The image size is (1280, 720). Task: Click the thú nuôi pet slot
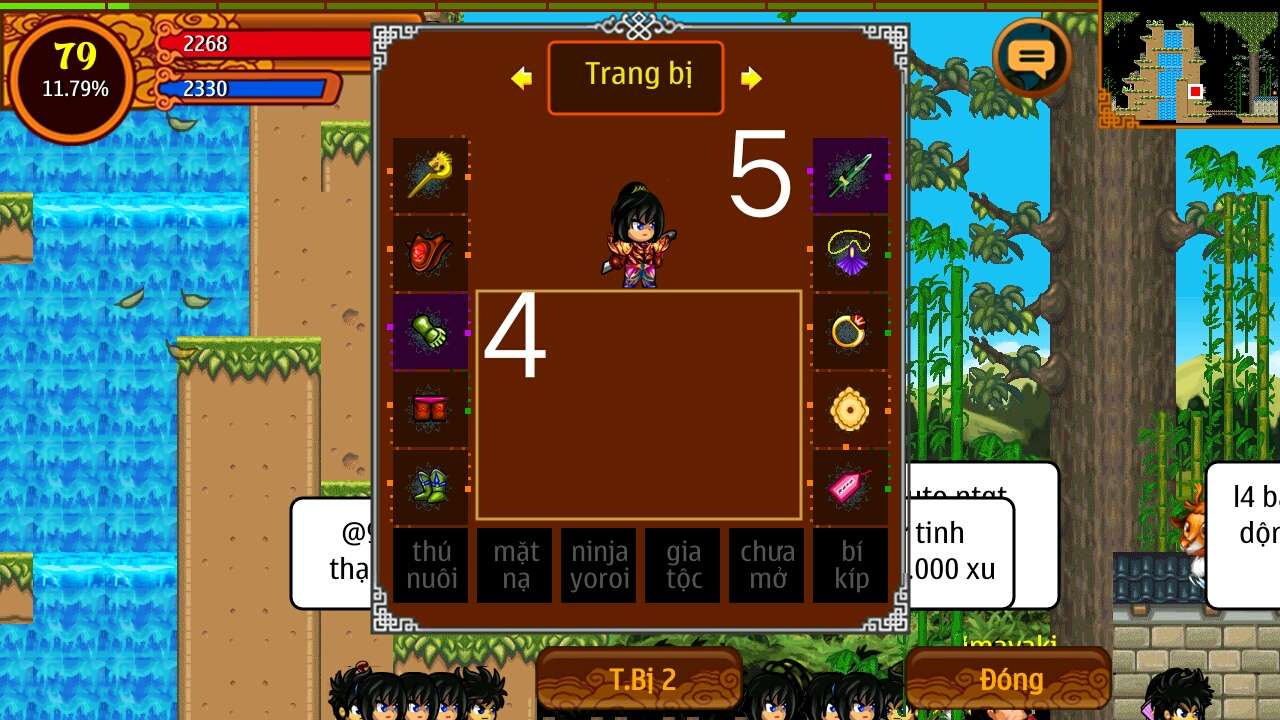coord(431,565)
